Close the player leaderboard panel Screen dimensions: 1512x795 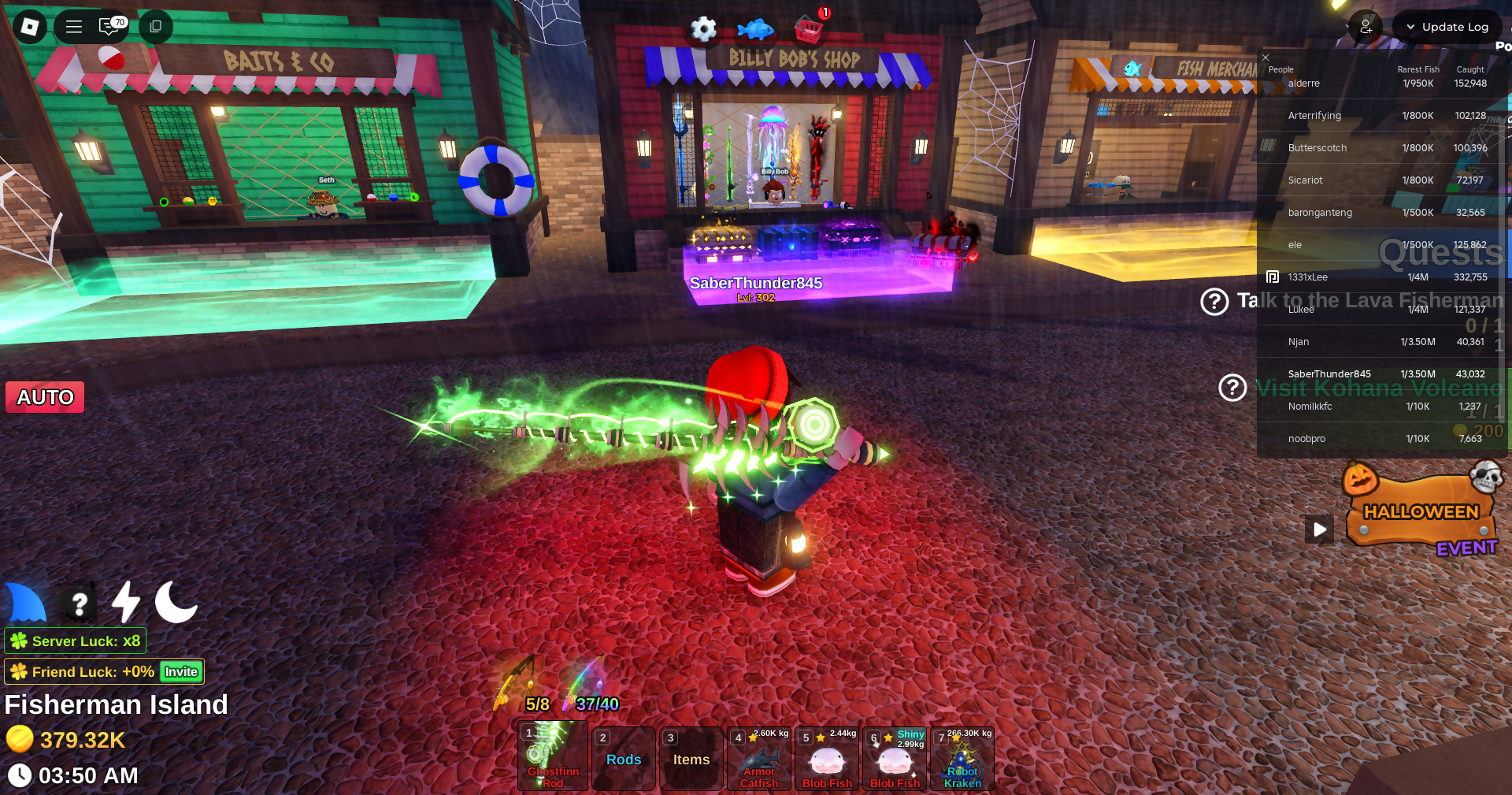[x=1266, y=58]
